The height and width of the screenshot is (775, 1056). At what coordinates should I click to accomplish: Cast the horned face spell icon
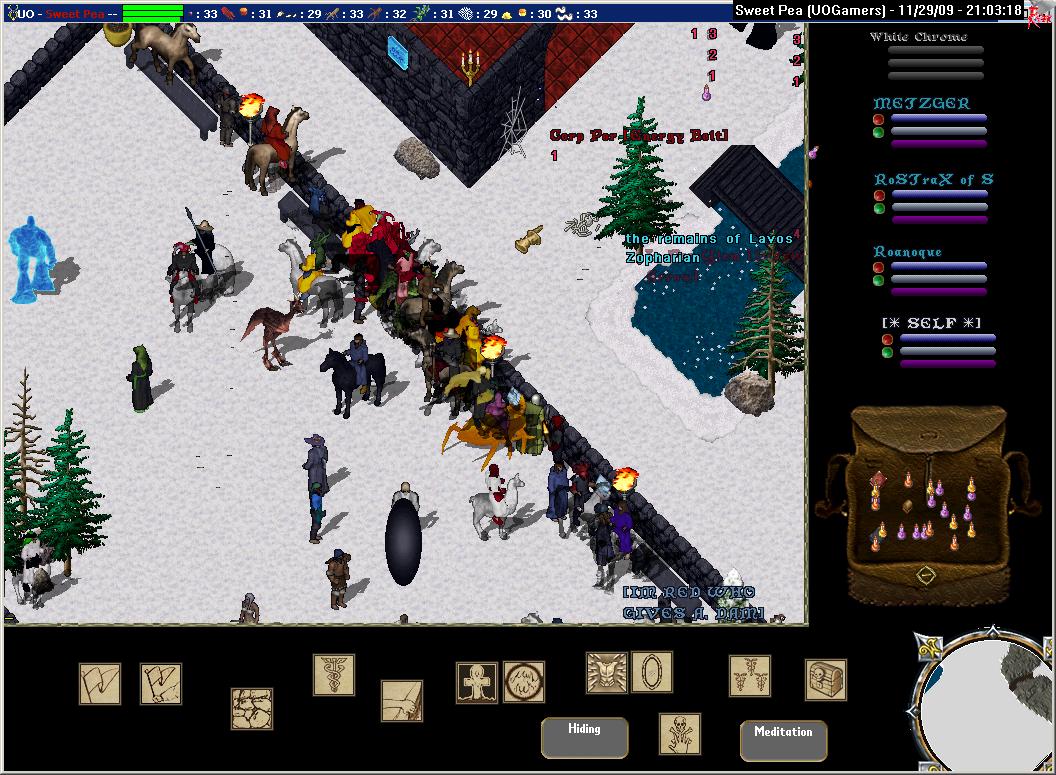coord(606,672)
